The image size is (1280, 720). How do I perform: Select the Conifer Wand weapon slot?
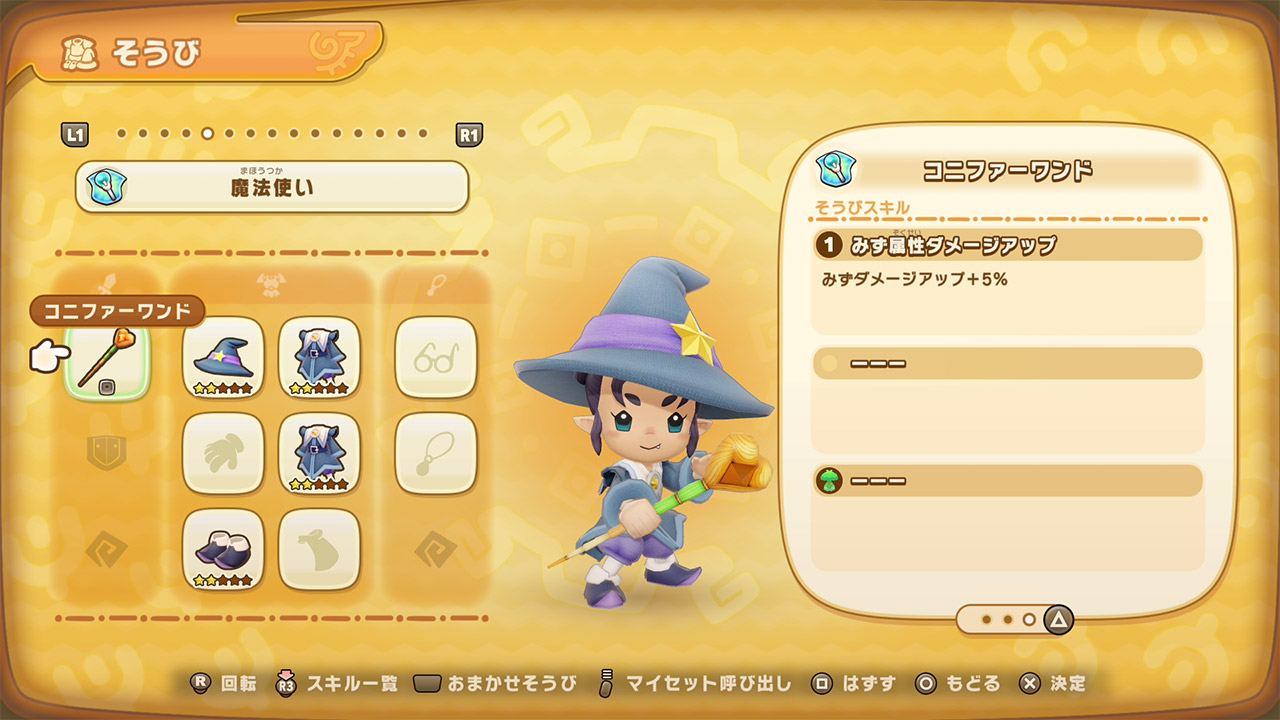point(107,359)
